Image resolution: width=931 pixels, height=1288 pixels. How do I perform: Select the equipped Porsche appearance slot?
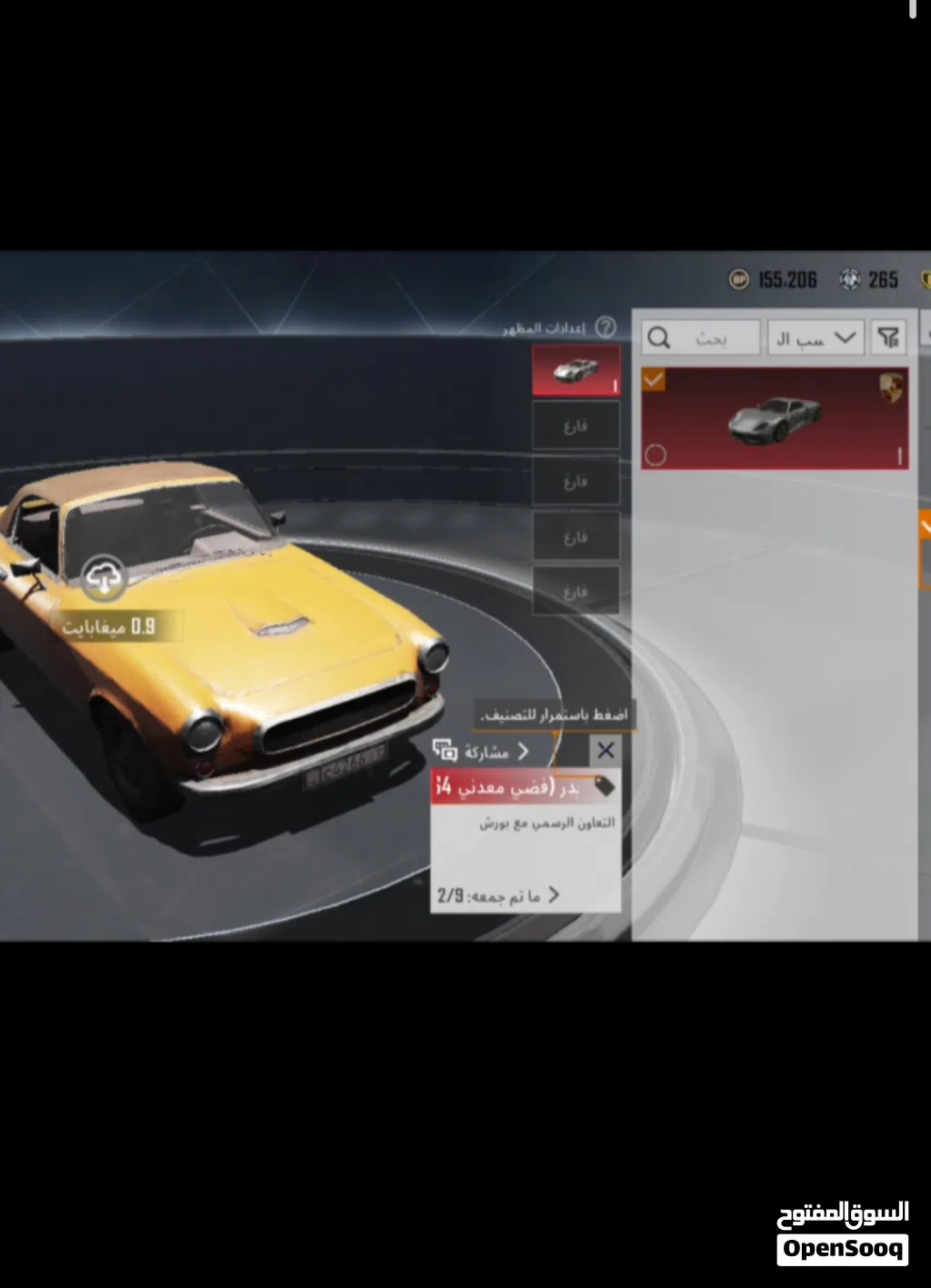click(x=576, y=370)
